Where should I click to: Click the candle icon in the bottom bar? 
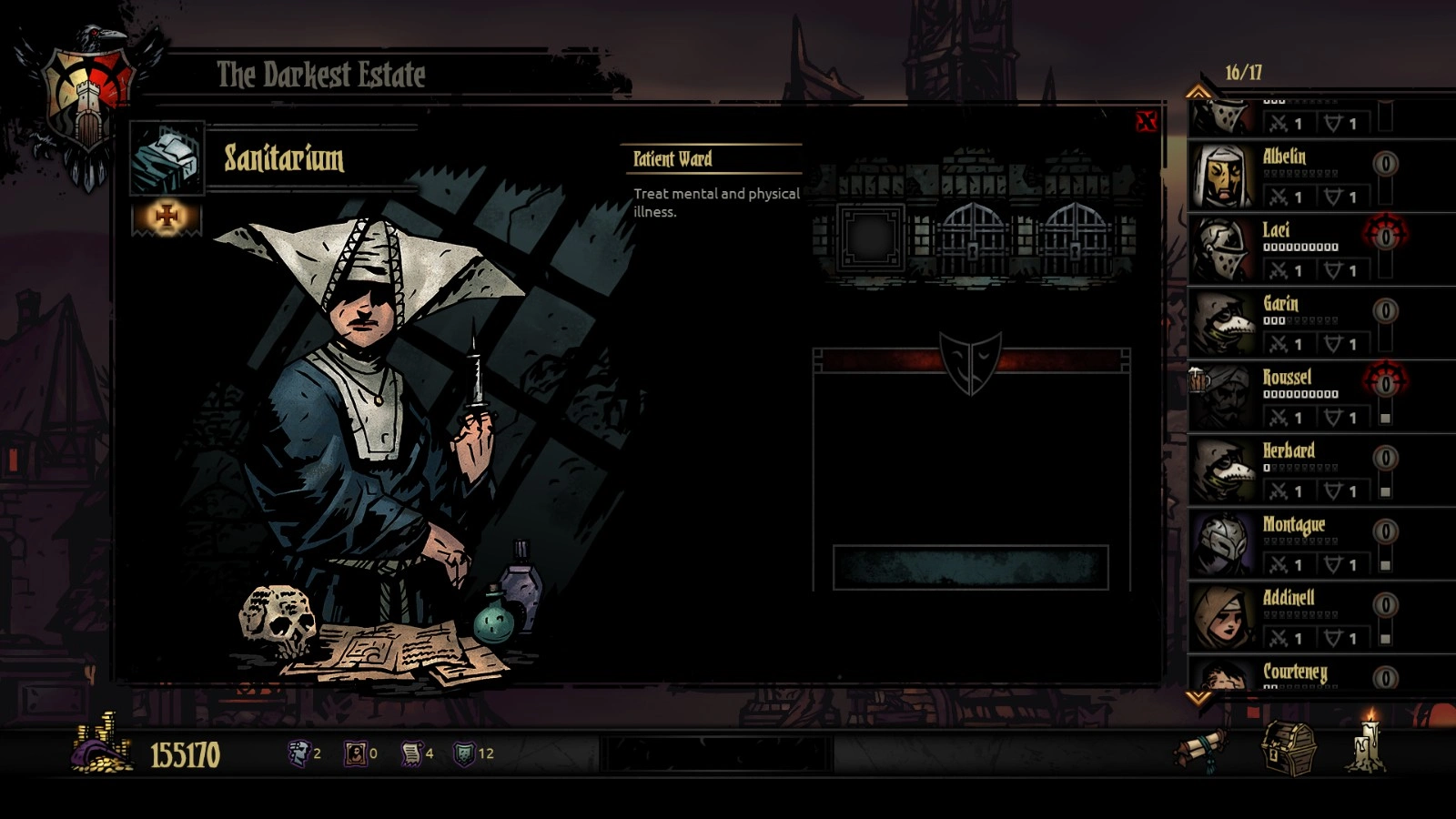pos(1368,744)
